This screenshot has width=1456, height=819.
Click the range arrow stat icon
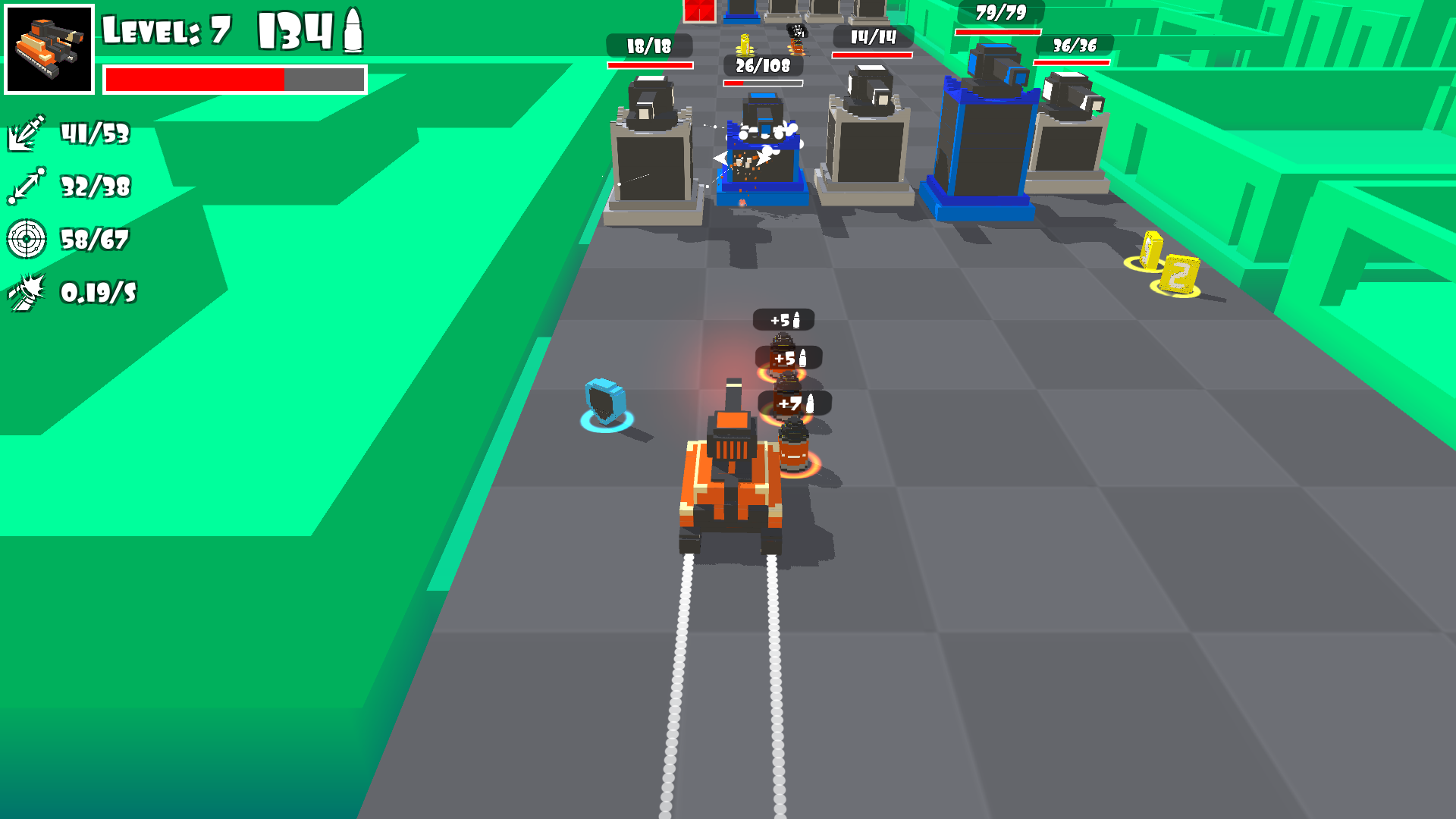[25, 186]
